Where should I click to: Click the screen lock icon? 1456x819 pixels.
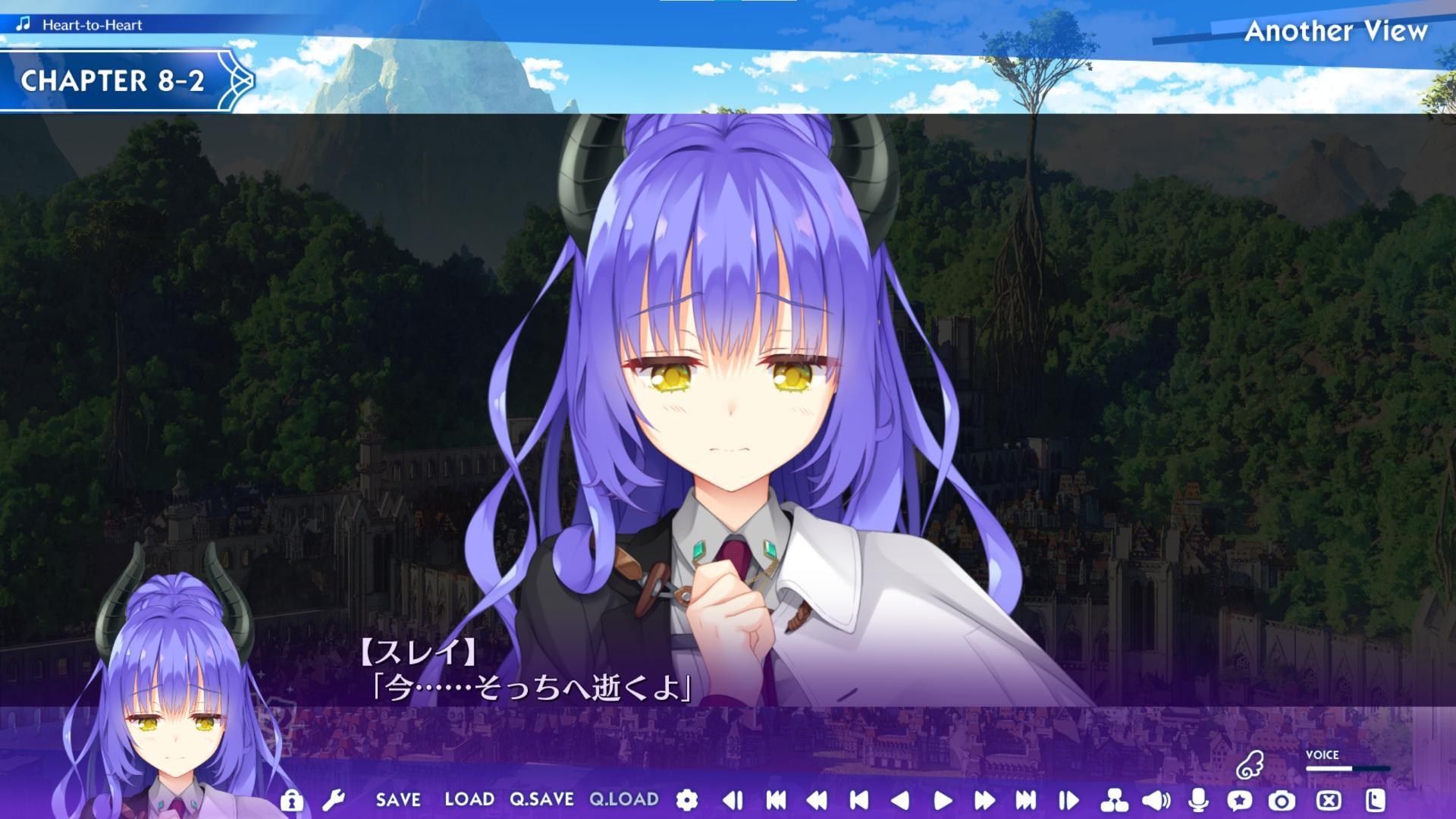tap(290, 799)
